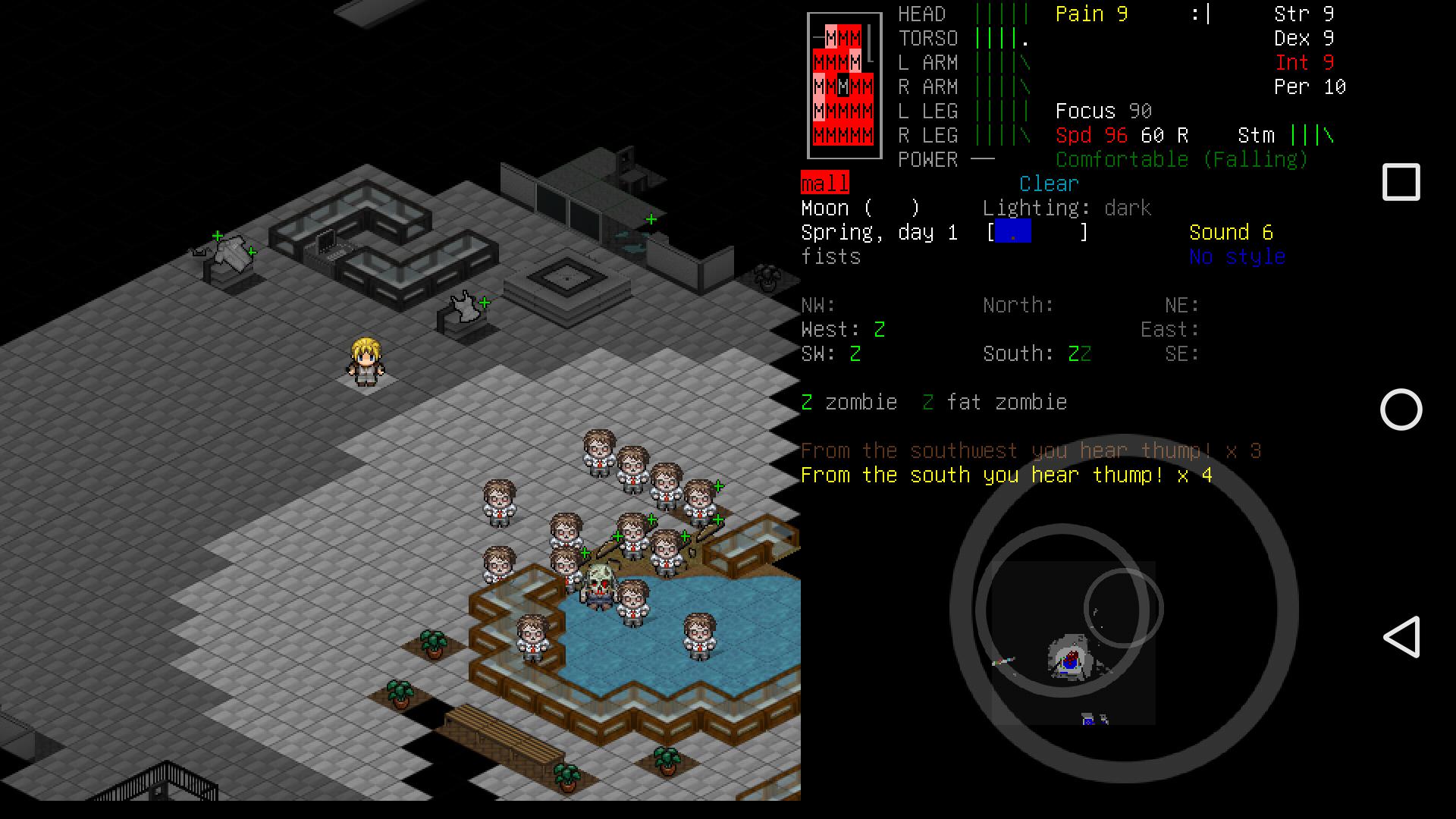The height and width of the screenshot is (819, 1456).
Task: Select 'Z zombie' in the creature list
Action: click(x=849, y=402)
